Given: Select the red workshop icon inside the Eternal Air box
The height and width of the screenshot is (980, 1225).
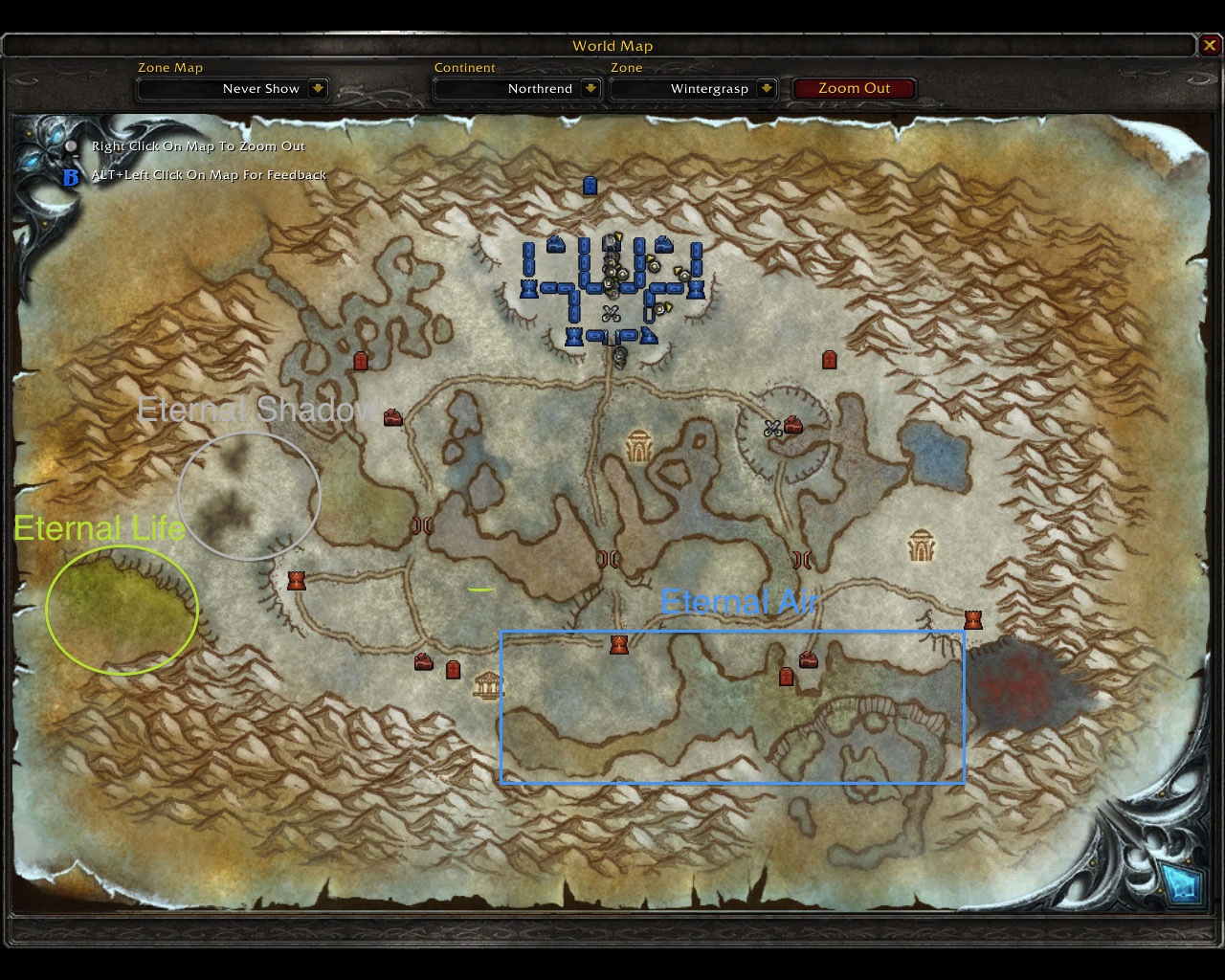Looking at the screenshot, I should click(808, 660).
